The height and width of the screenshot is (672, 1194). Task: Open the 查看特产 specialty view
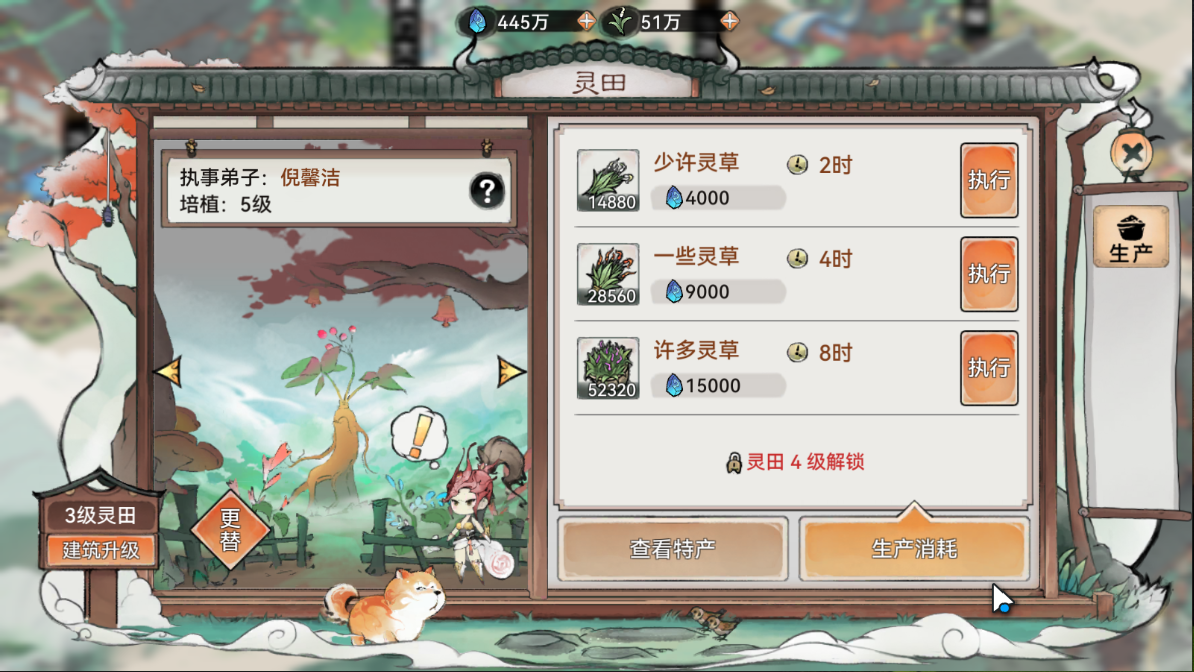[x=672, y=549]
